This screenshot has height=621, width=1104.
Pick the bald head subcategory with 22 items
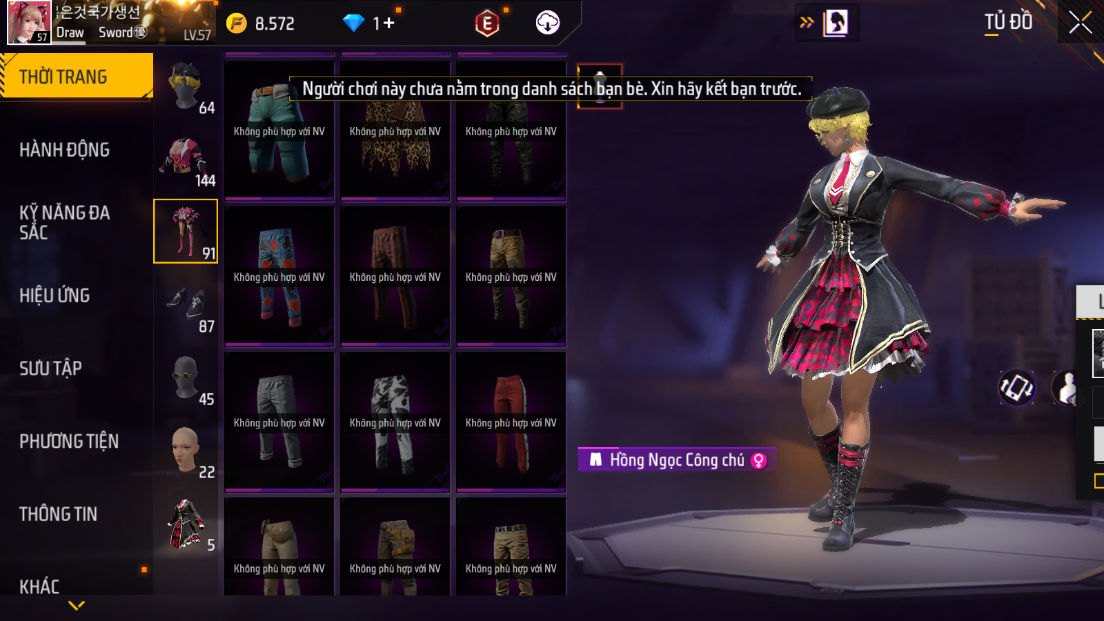point(185,450)
